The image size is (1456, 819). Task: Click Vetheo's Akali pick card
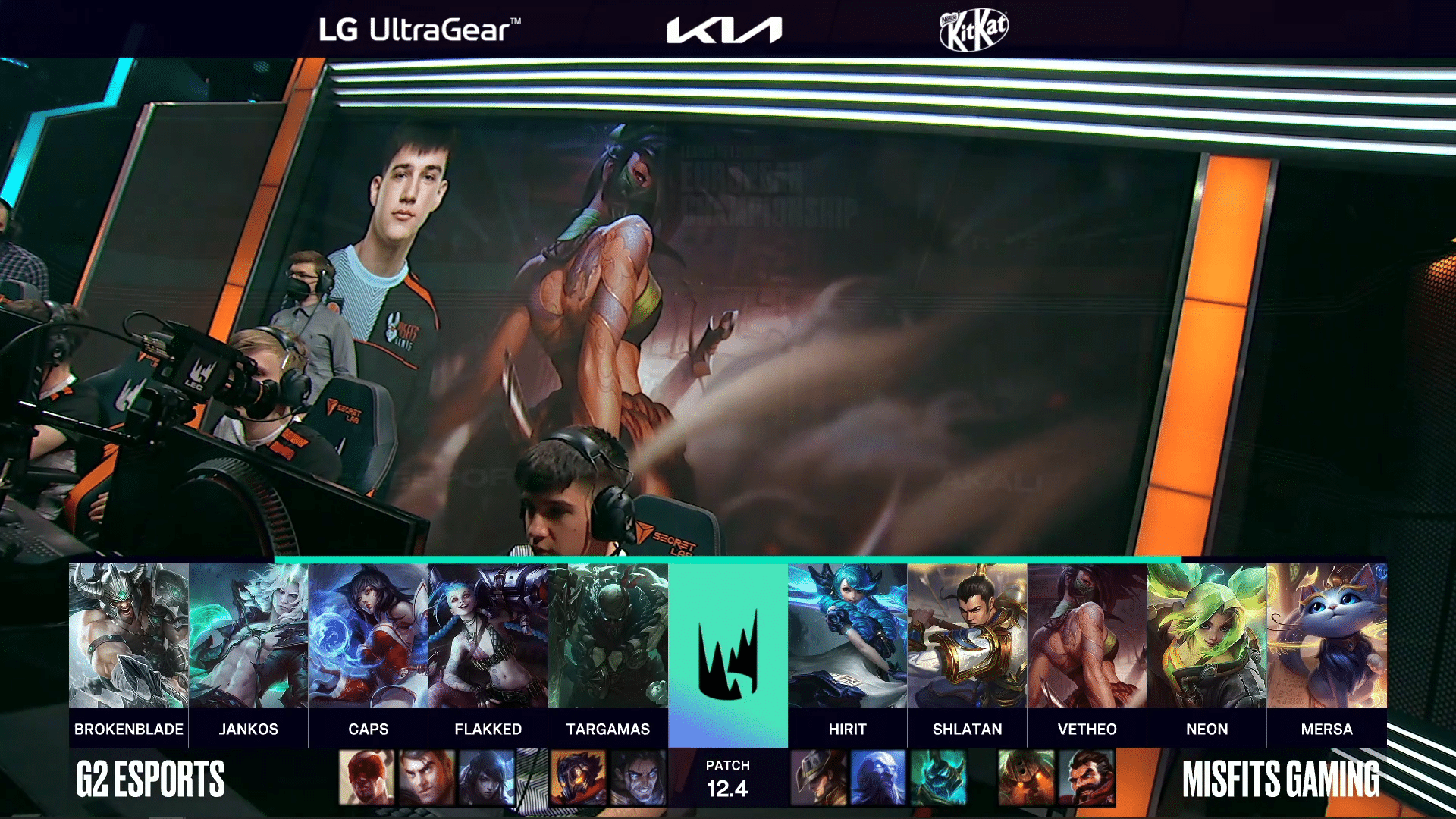click(x=1087, y=635)
